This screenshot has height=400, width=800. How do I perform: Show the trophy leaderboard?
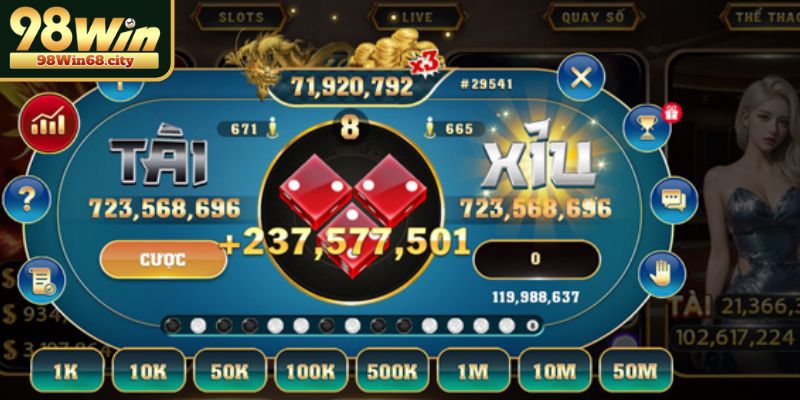tap(647, 127)
